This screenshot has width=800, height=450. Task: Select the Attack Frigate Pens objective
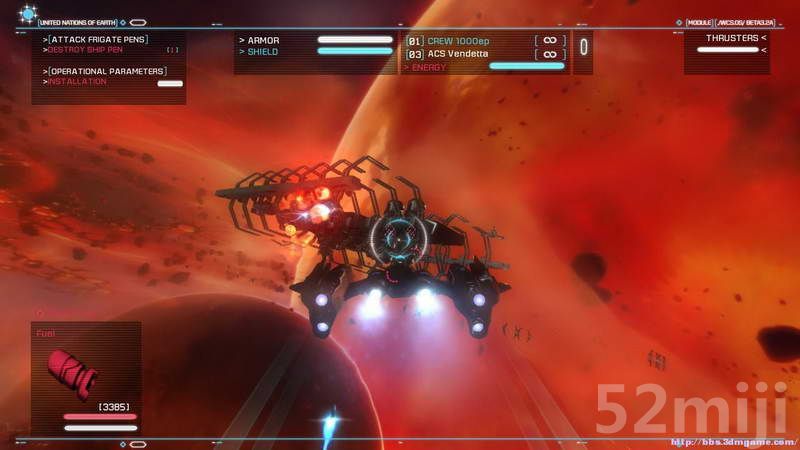(96, 38)
